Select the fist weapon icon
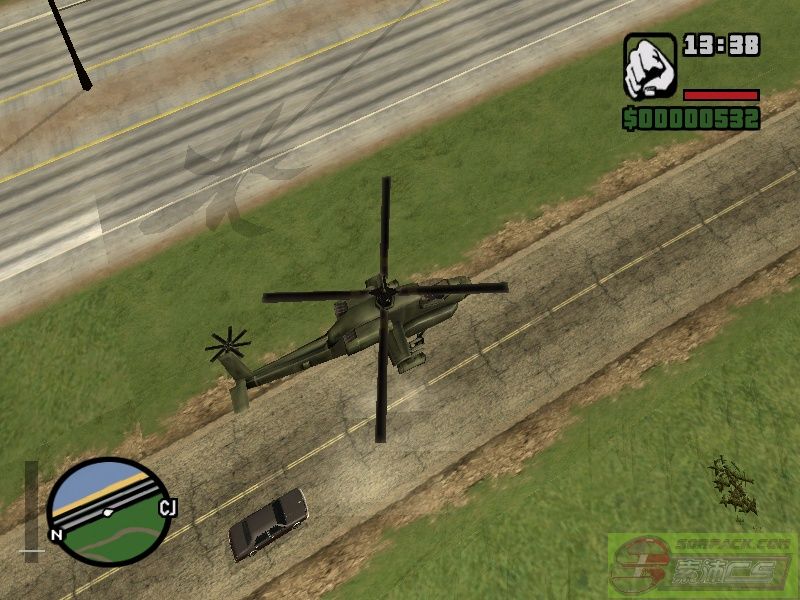 coord(650,66)
